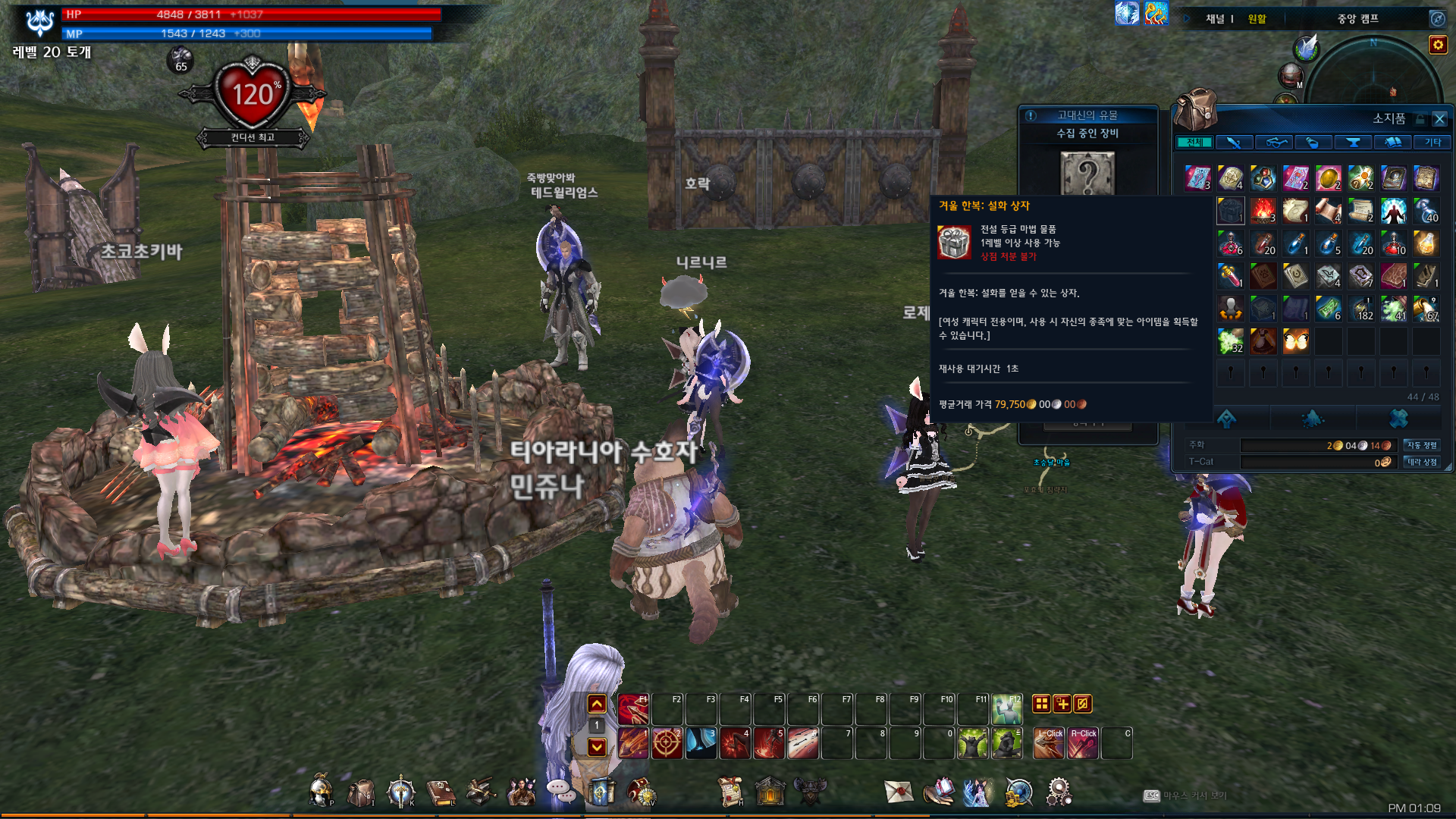Image resolution: width=1456 pixels, height=819 pixels.
Task: Open the character profile helmet icon
Action: (x=321, y=792)
